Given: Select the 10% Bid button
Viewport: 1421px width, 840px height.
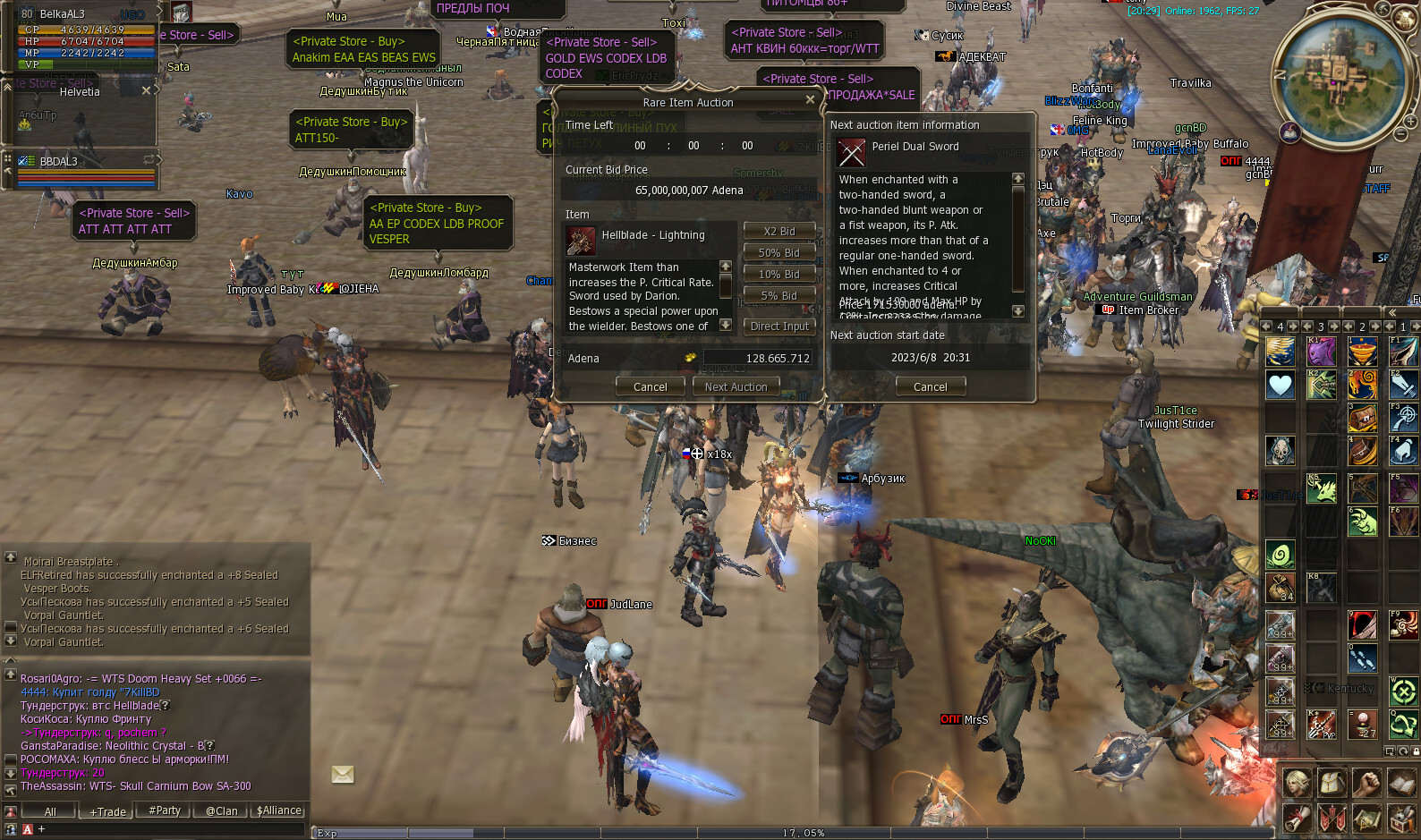Looking at the screenshot, I should tap(779, 274).
